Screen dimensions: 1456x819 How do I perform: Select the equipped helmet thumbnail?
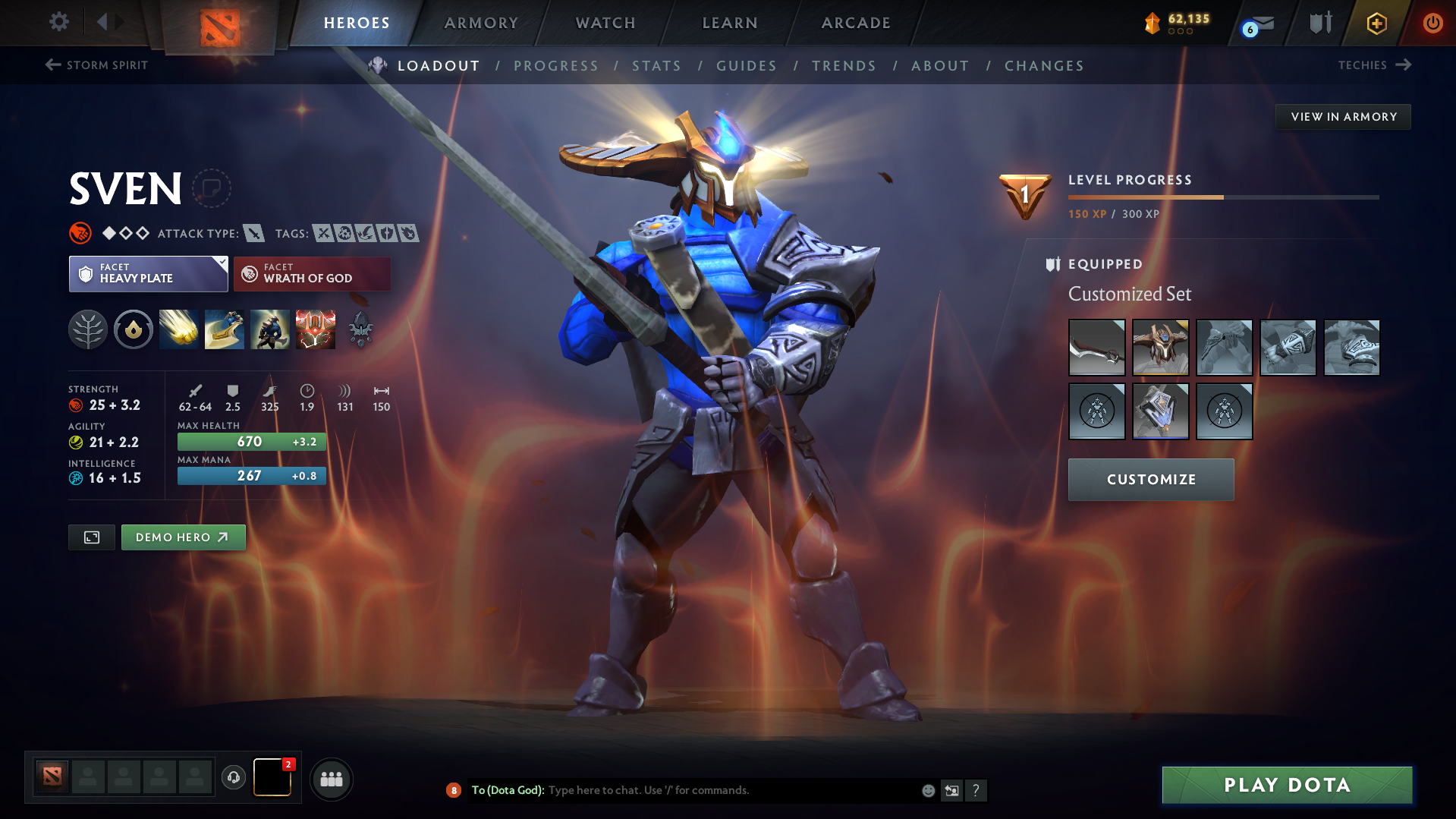point(1161,347)
